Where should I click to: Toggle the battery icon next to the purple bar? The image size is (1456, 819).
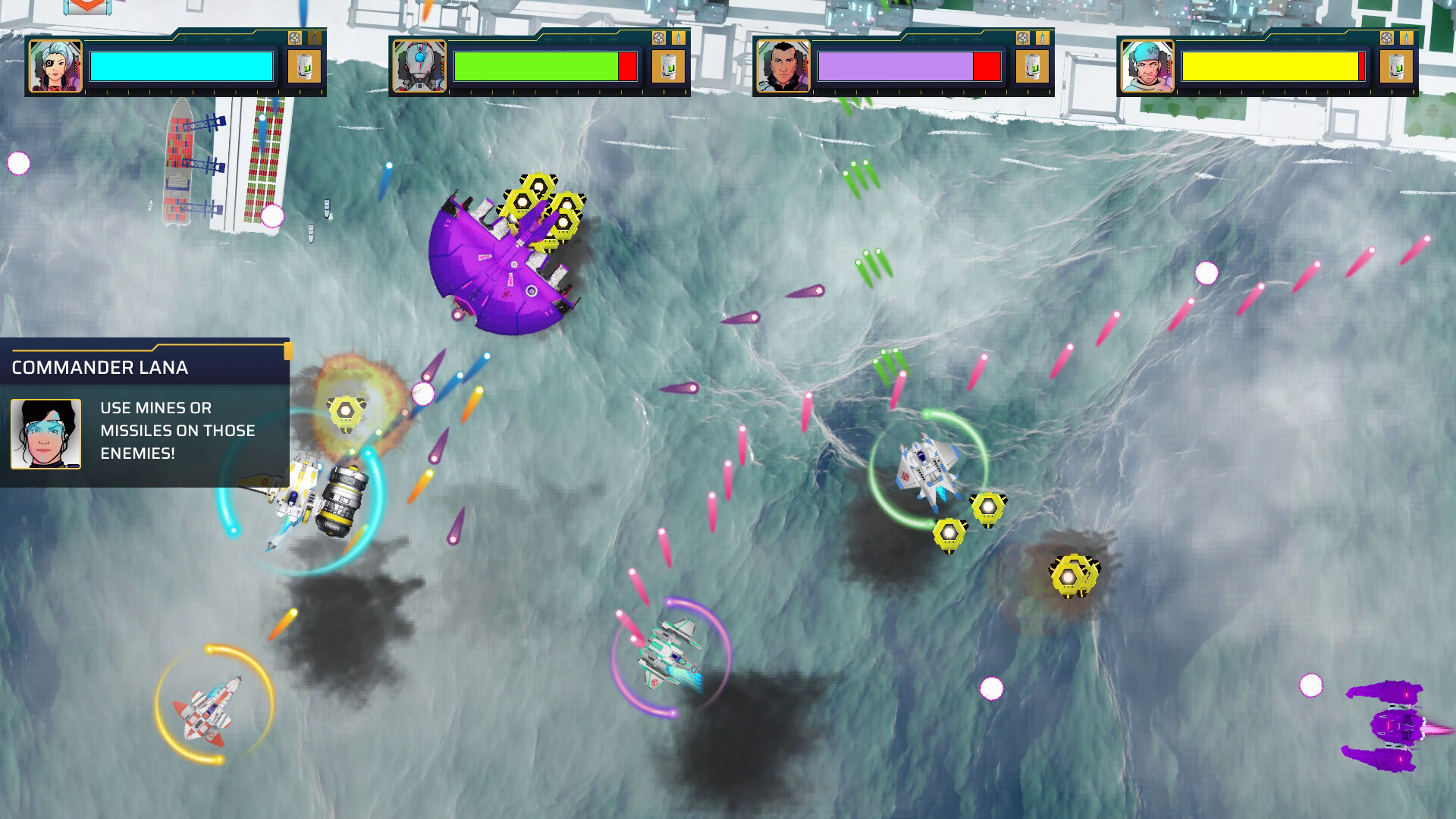(x=1032, y=66)
